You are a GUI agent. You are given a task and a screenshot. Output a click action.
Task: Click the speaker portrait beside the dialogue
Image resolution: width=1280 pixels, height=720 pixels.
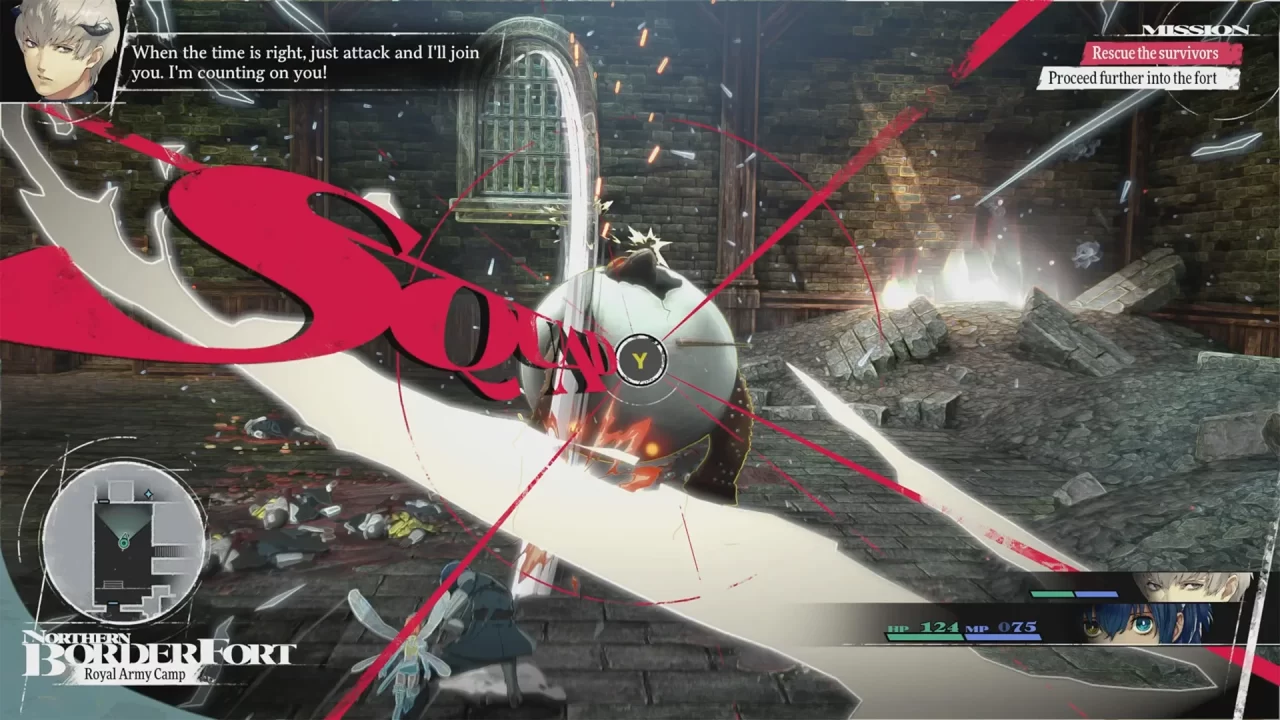coord(60,49)
